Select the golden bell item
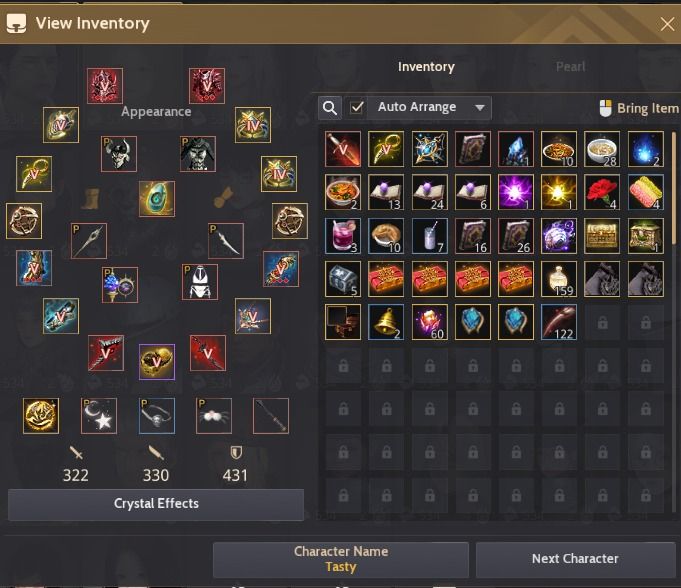Viewport: 681px width, 588px height. coord(386,322)
